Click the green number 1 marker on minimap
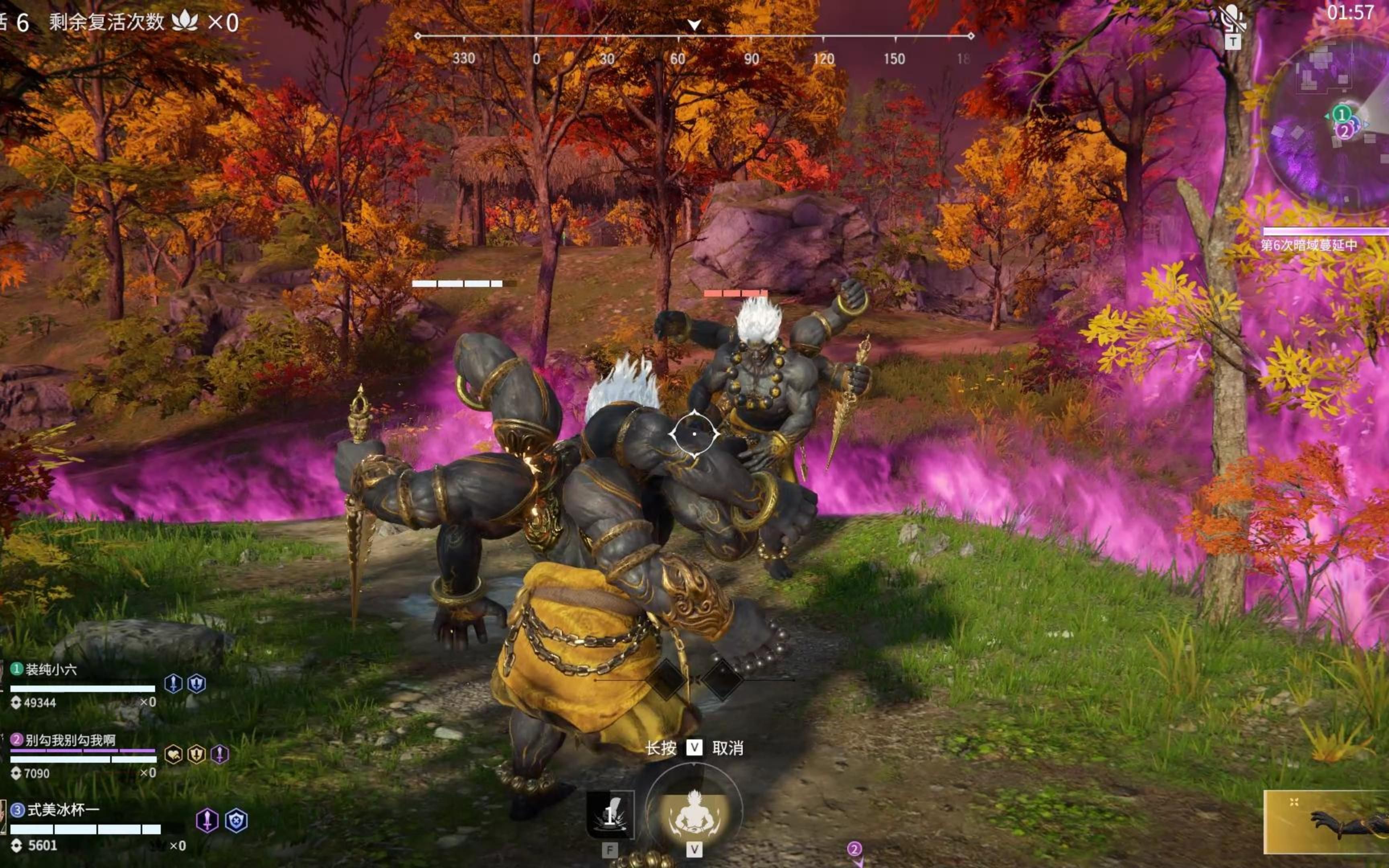 click(x=1341, y=114)
